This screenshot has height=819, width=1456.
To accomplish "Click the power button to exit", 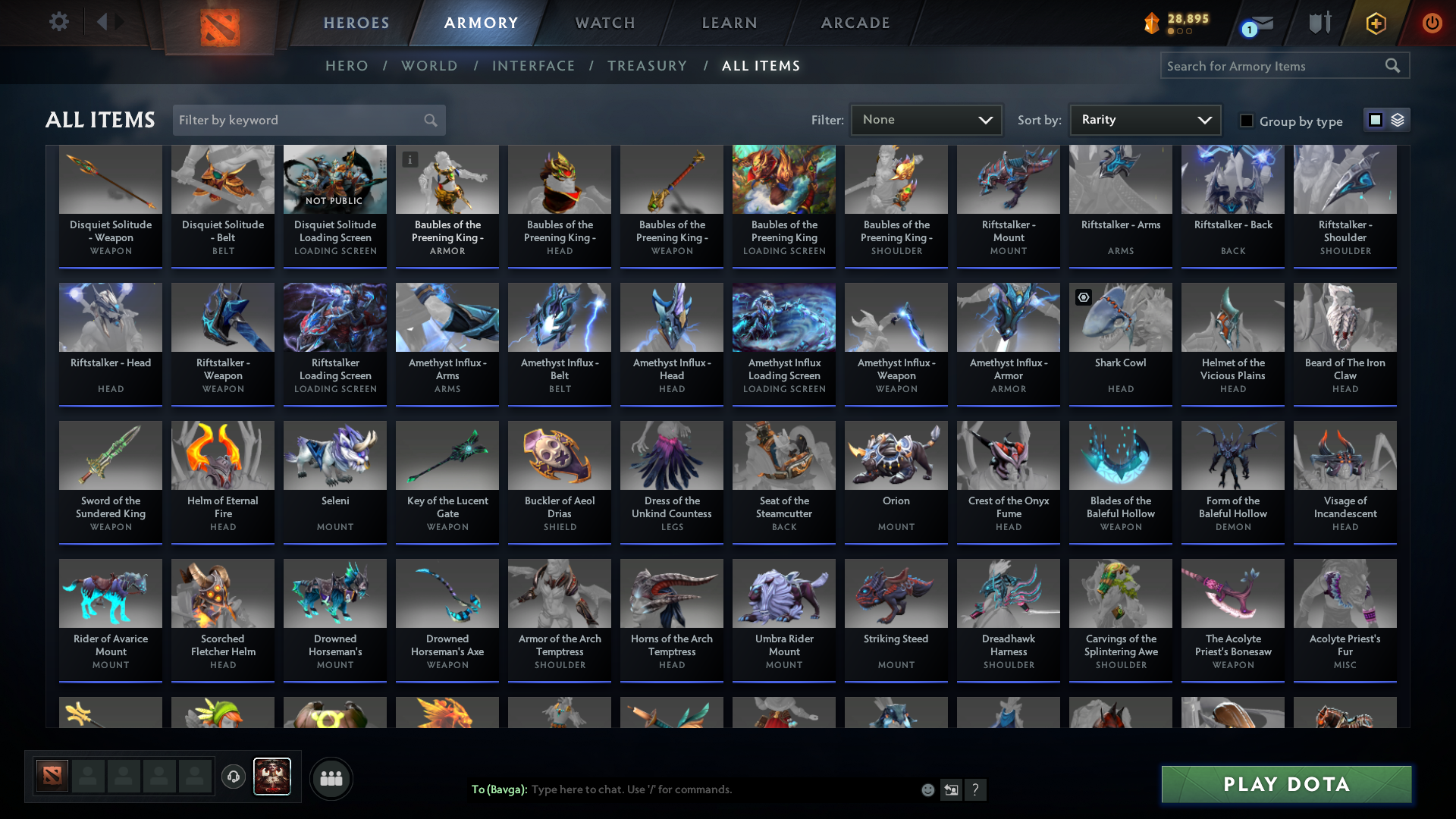I will pyautogui.click(x=1432, y=23).
